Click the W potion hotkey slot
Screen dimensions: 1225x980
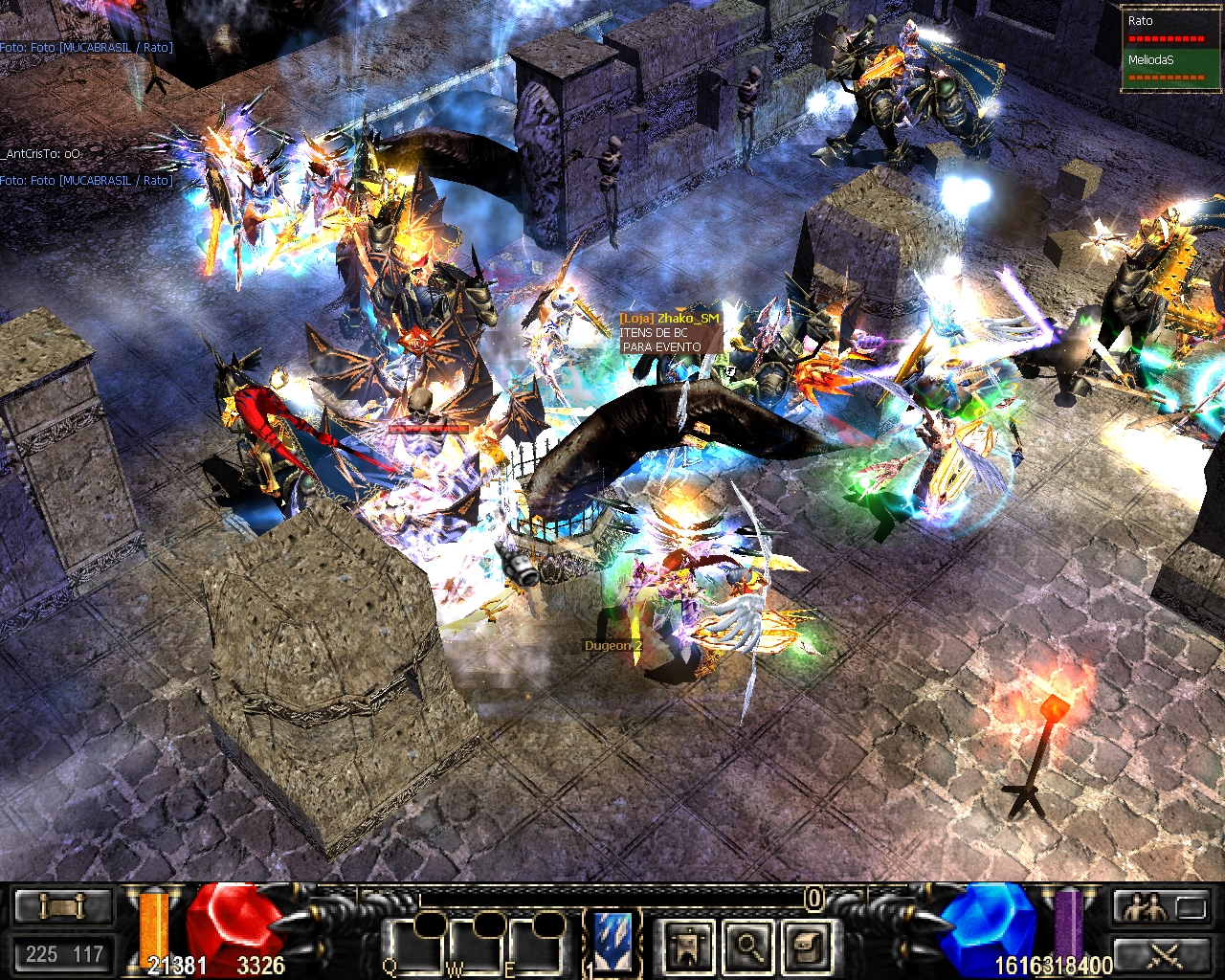[x=477, y=946]
